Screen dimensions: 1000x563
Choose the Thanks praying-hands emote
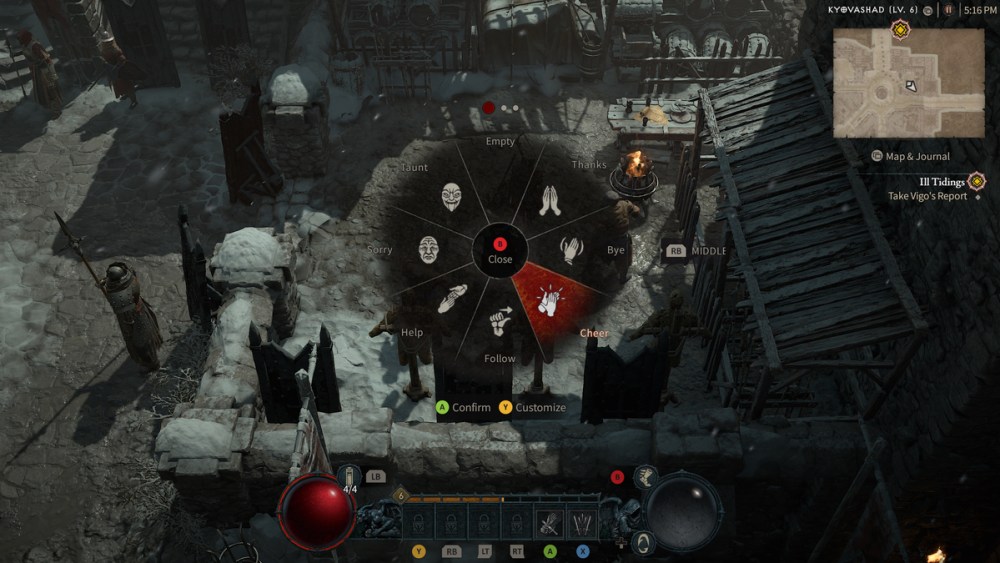tap(548, 200)
